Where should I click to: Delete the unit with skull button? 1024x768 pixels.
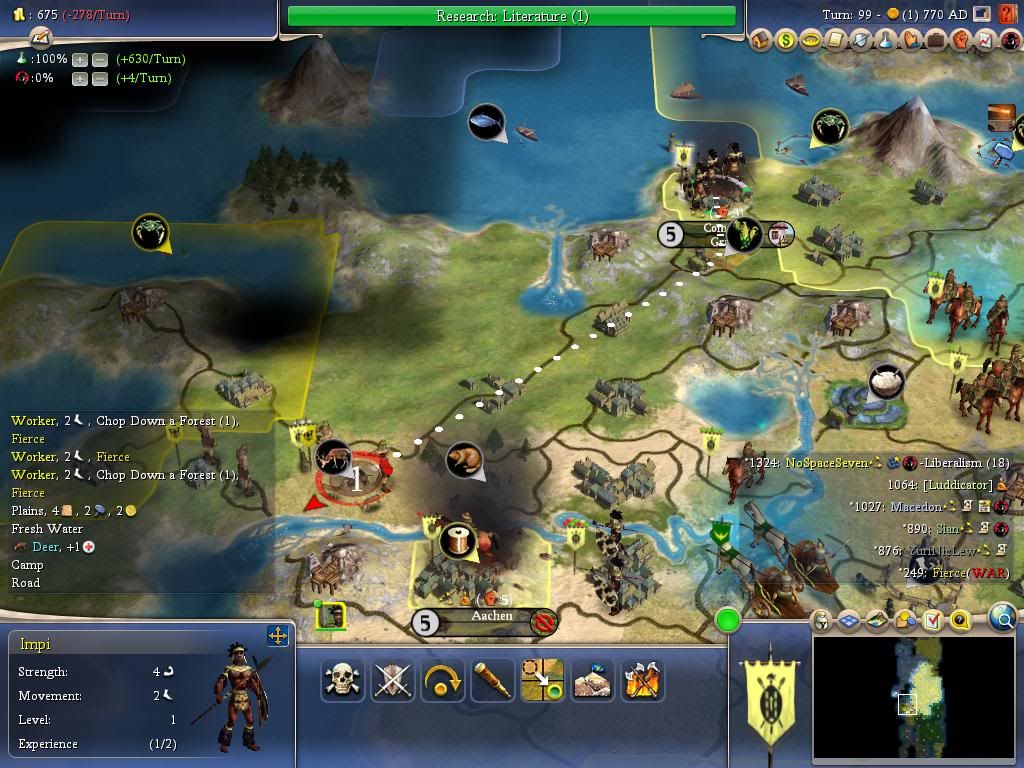pos(343,680)
